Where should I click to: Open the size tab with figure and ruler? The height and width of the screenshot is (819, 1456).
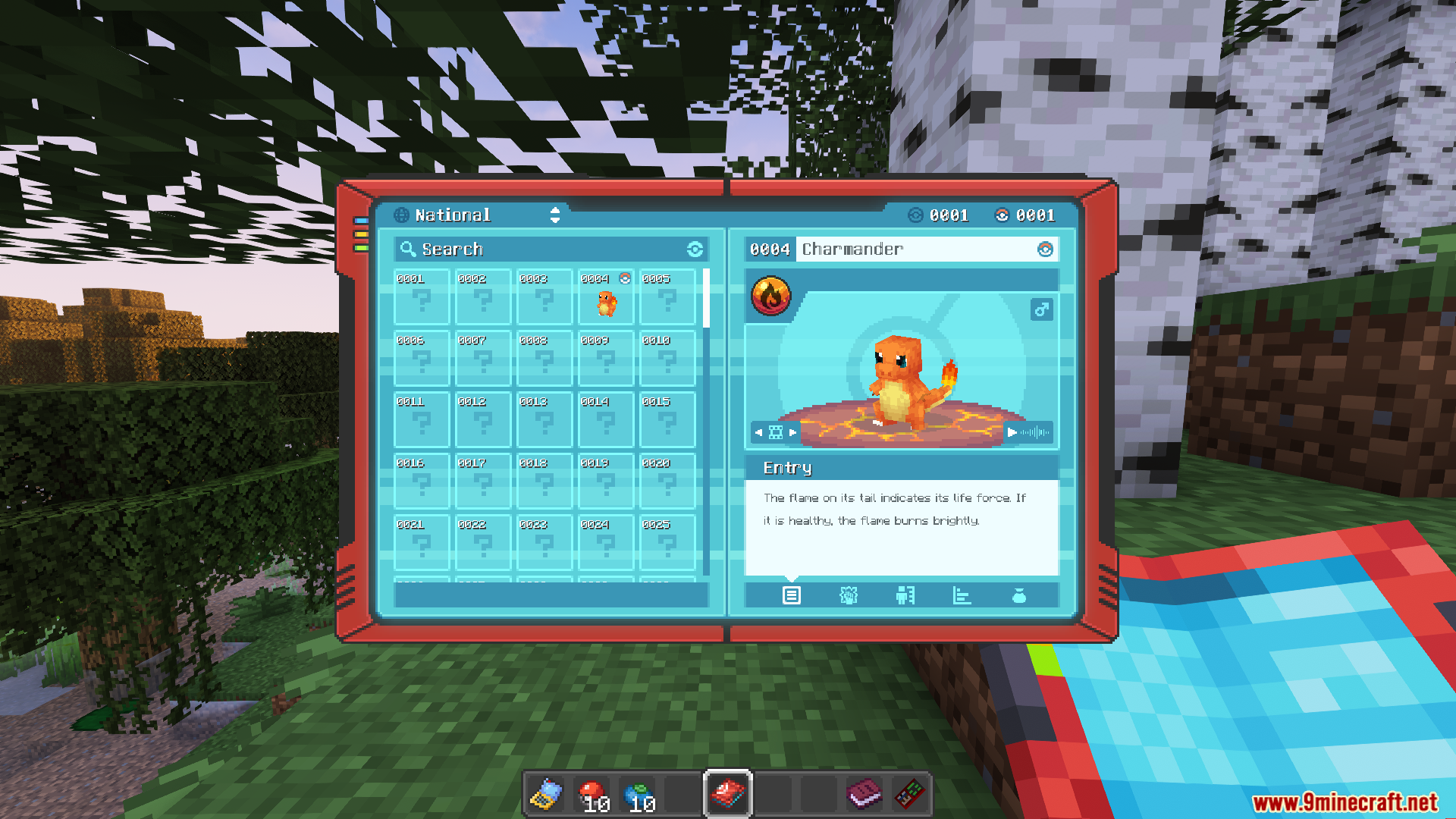point(905,596)
